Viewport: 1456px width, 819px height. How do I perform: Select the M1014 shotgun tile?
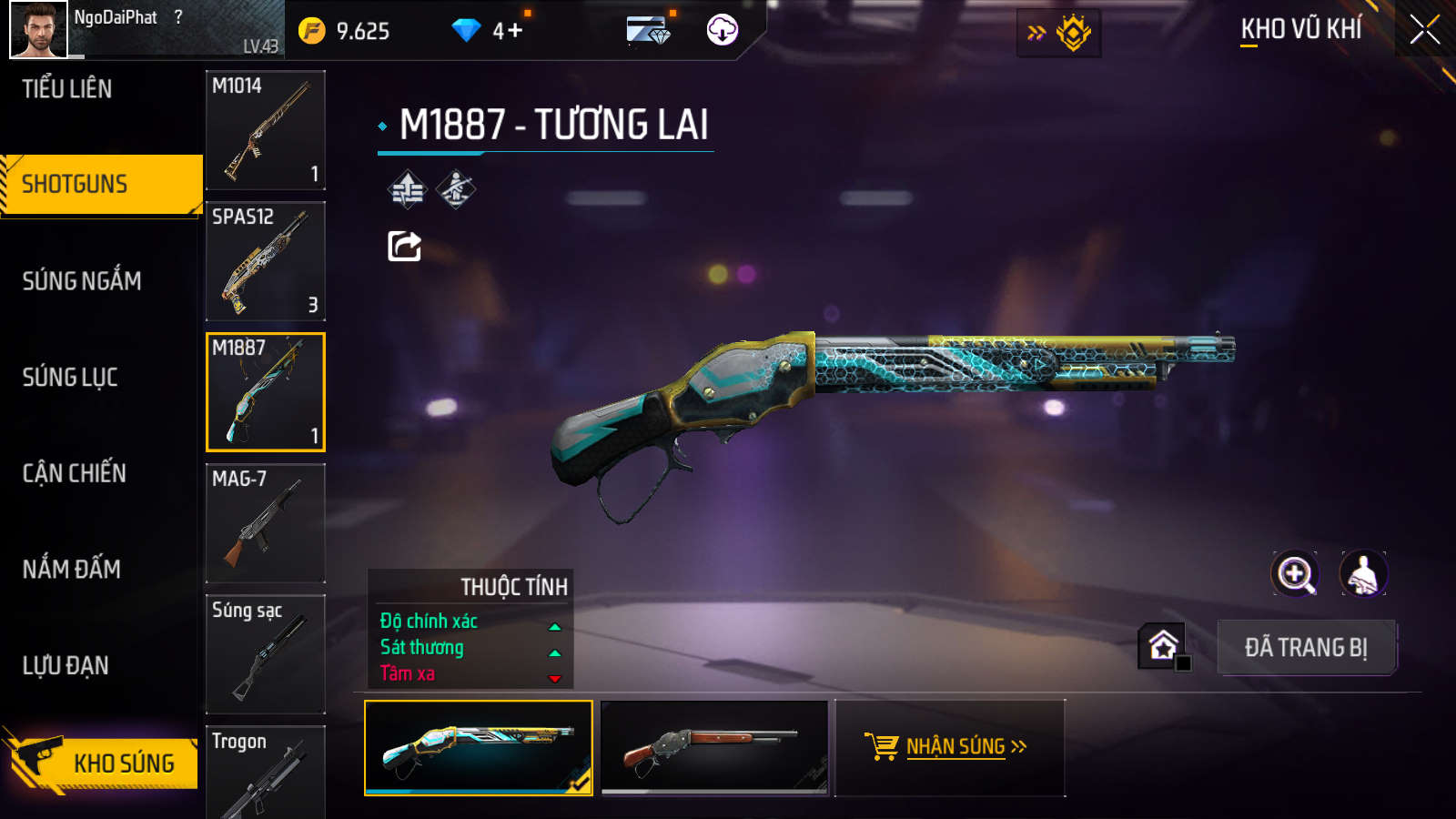pos(266,130)
